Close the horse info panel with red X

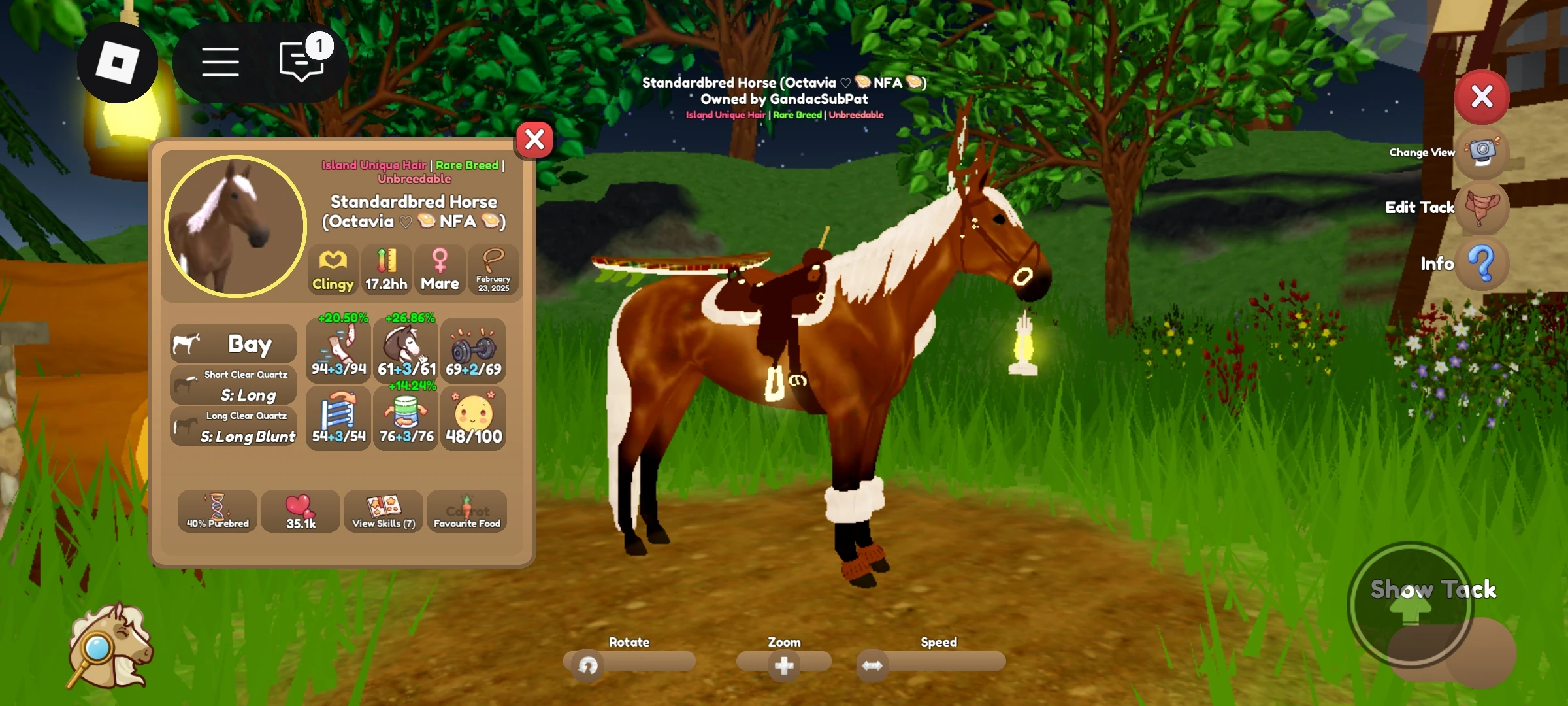[534, 139]
